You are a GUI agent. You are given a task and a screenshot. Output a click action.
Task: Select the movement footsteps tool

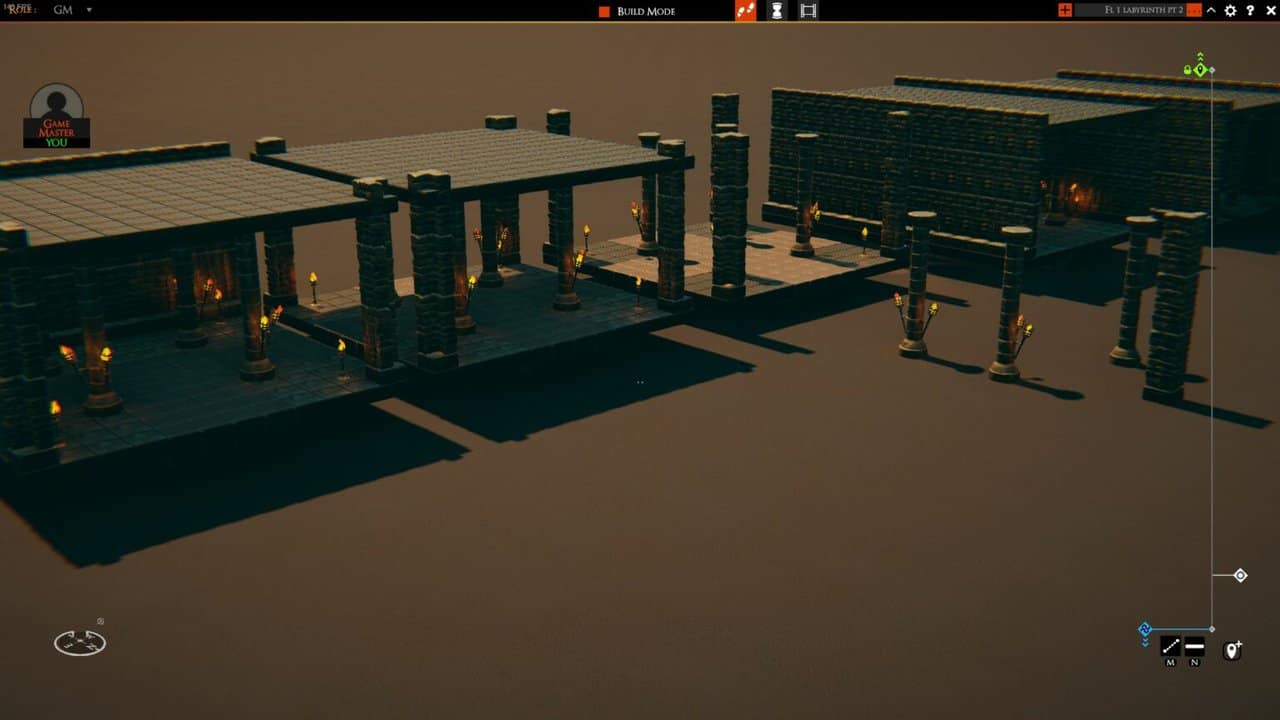point(745,11)
